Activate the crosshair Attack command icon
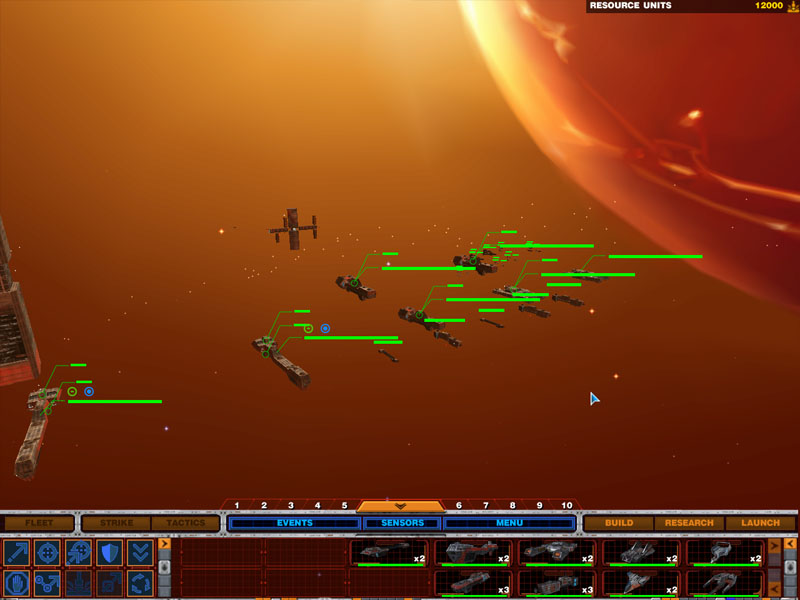Viewport: 800px width, 600px height. (x=48, y=553)
